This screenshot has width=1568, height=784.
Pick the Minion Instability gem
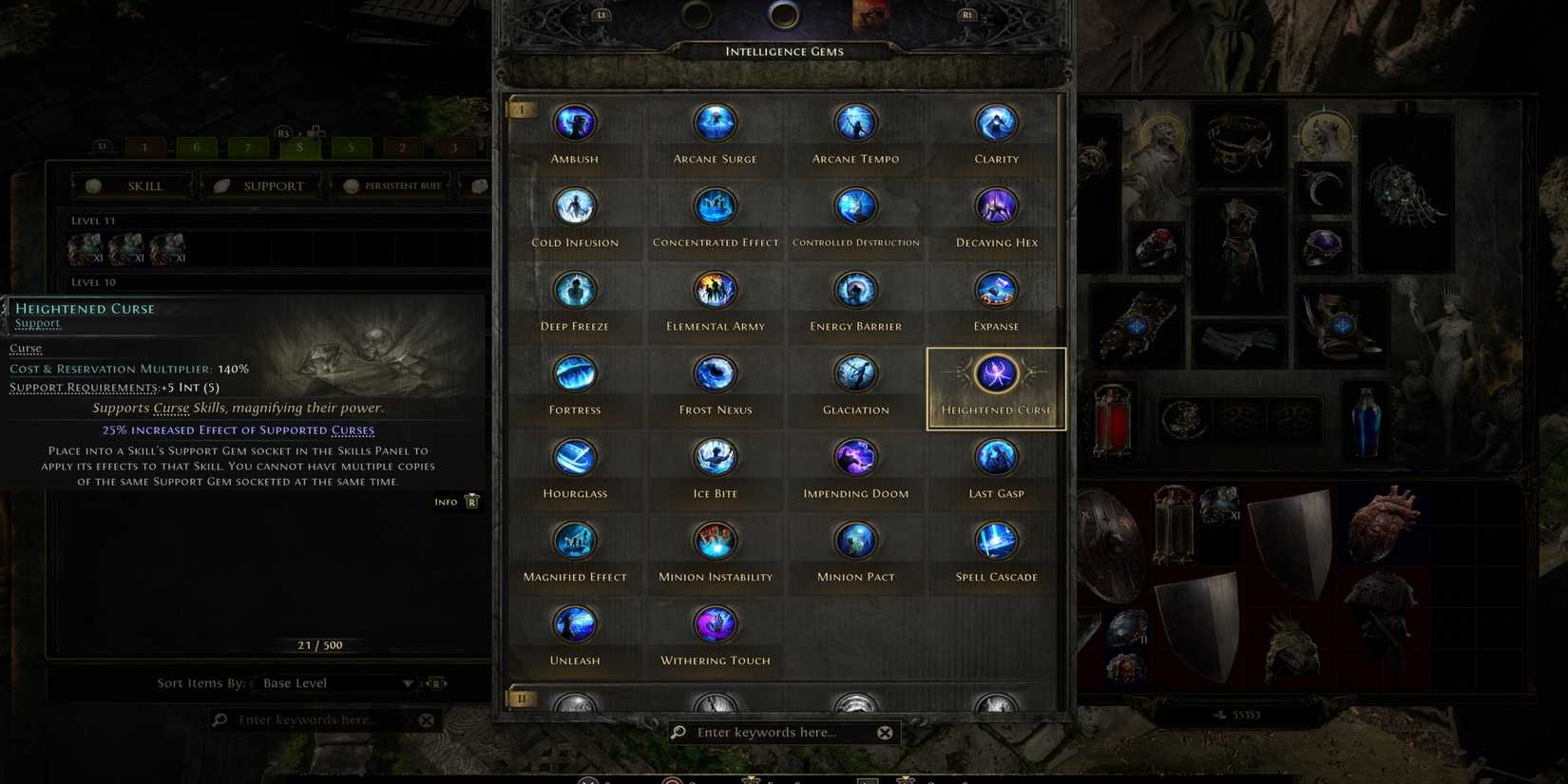pos(715,540)
